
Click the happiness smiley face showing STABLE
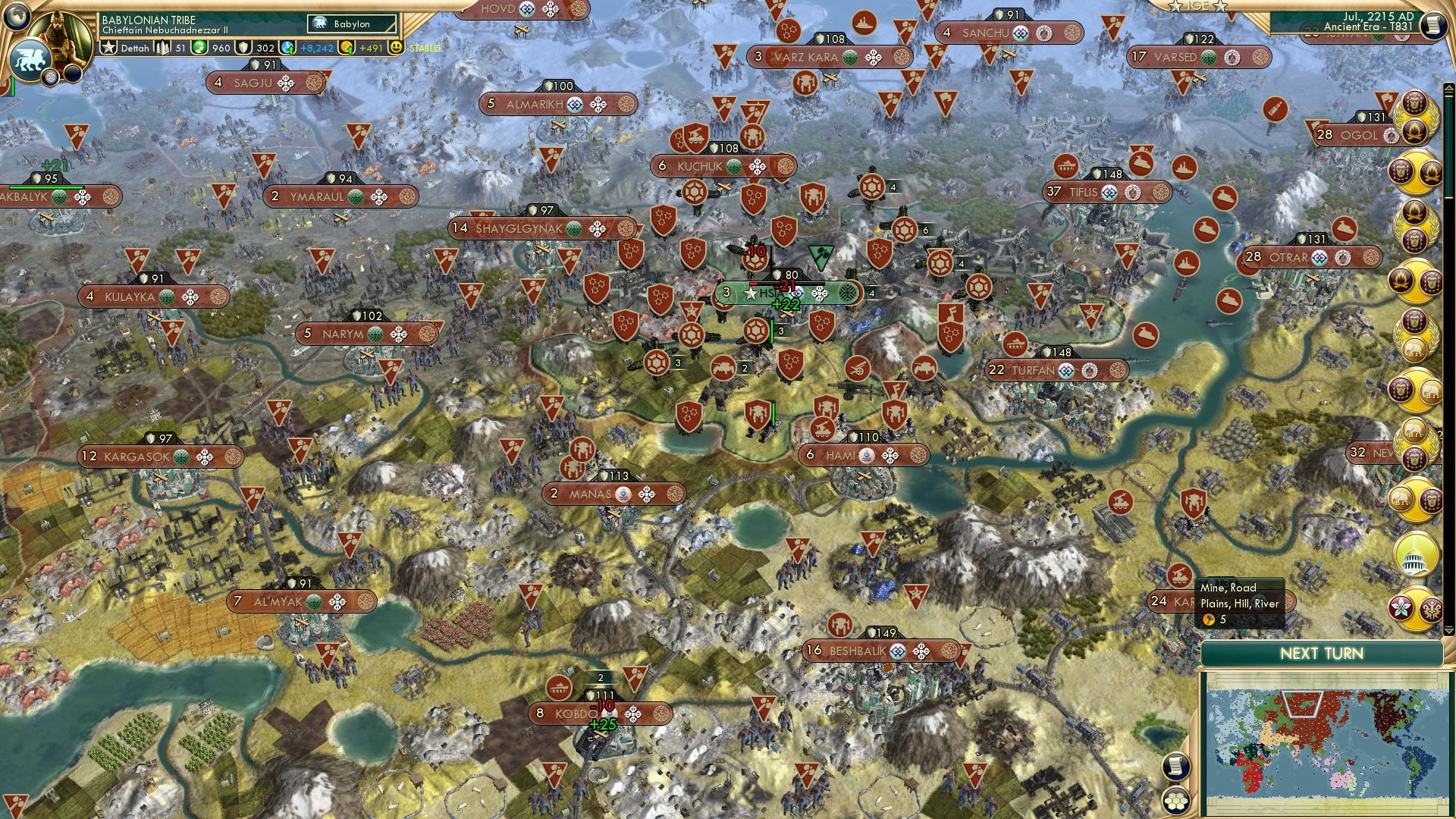pos(397,48)
